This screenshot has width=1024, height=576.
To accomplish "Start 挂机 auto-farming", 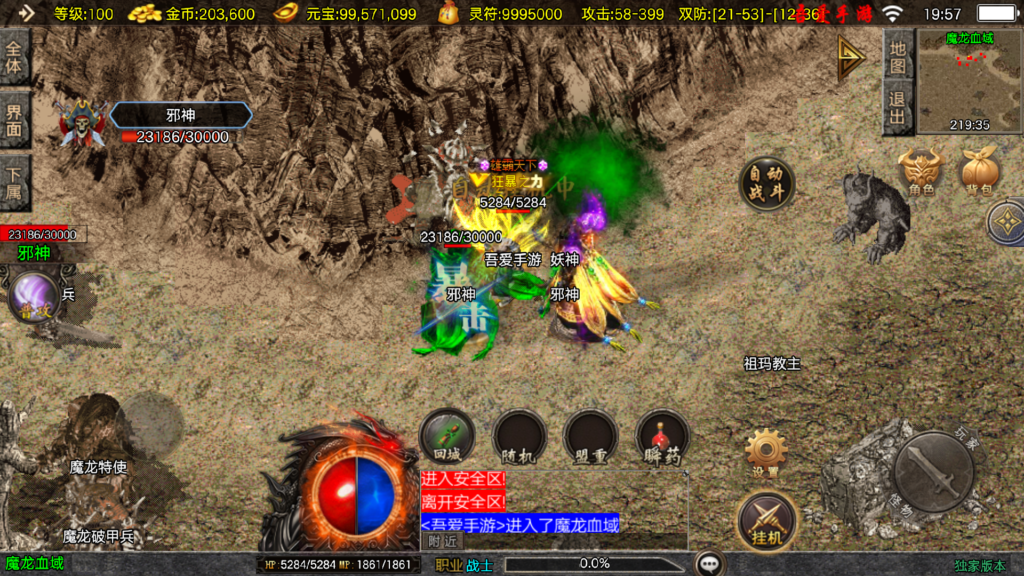I will pos(766,521).
